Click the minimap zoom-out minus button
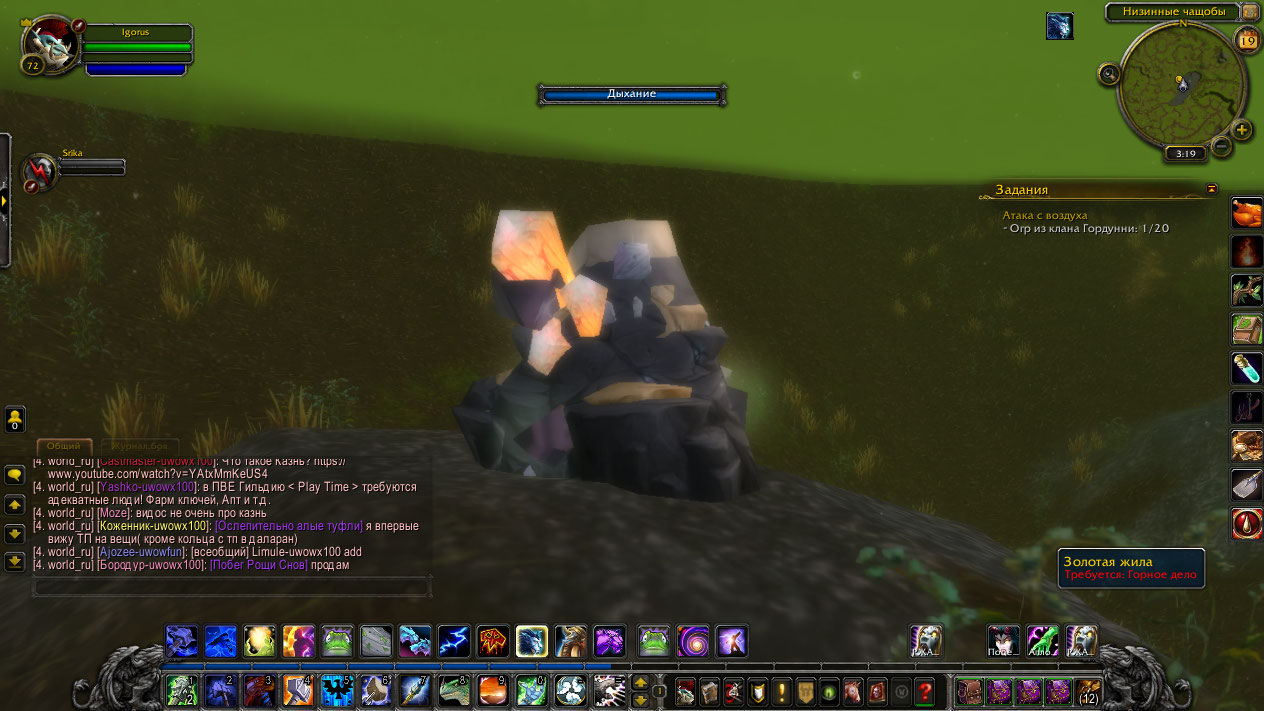The height and width of the screenshot is (711, 1264). point(1221,147)
